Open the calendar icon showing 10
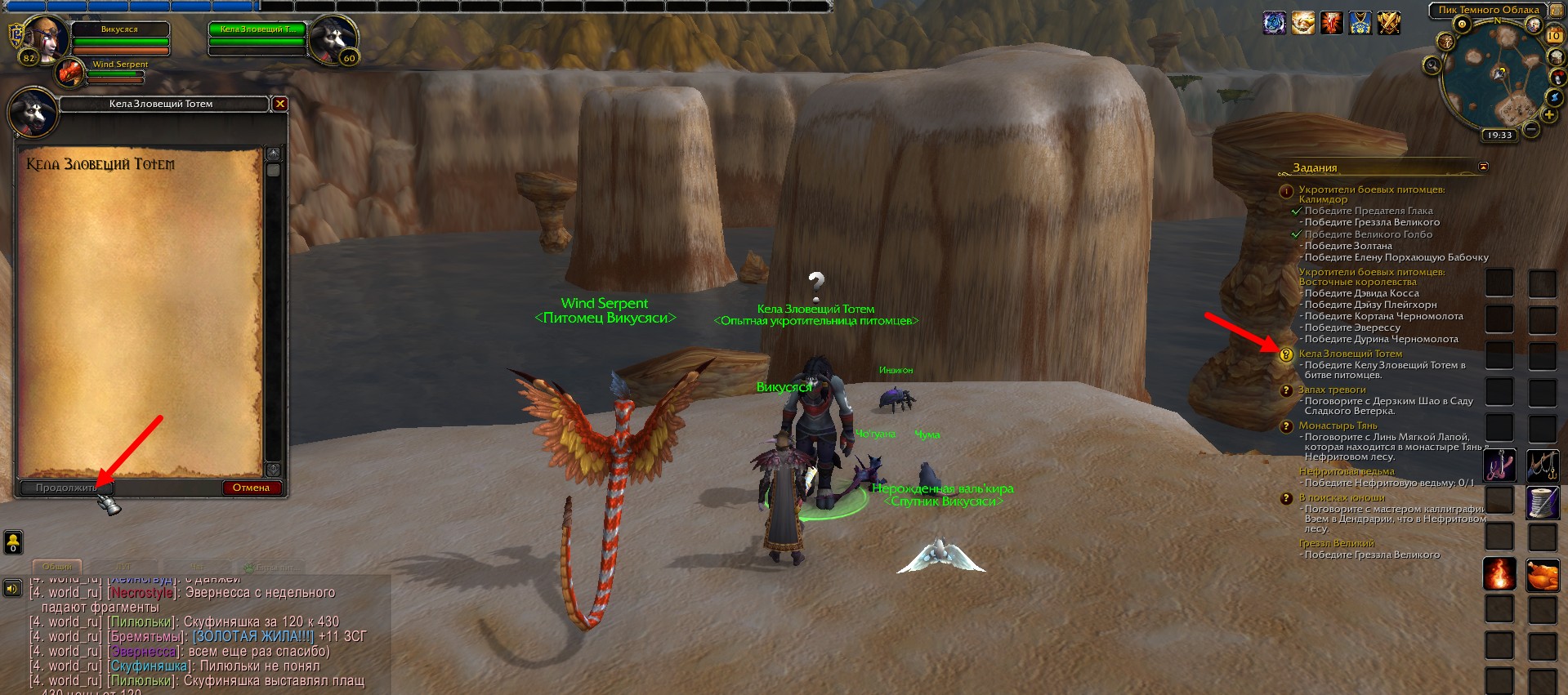This screenshot has width=1568, height=695. point(1554,34)
